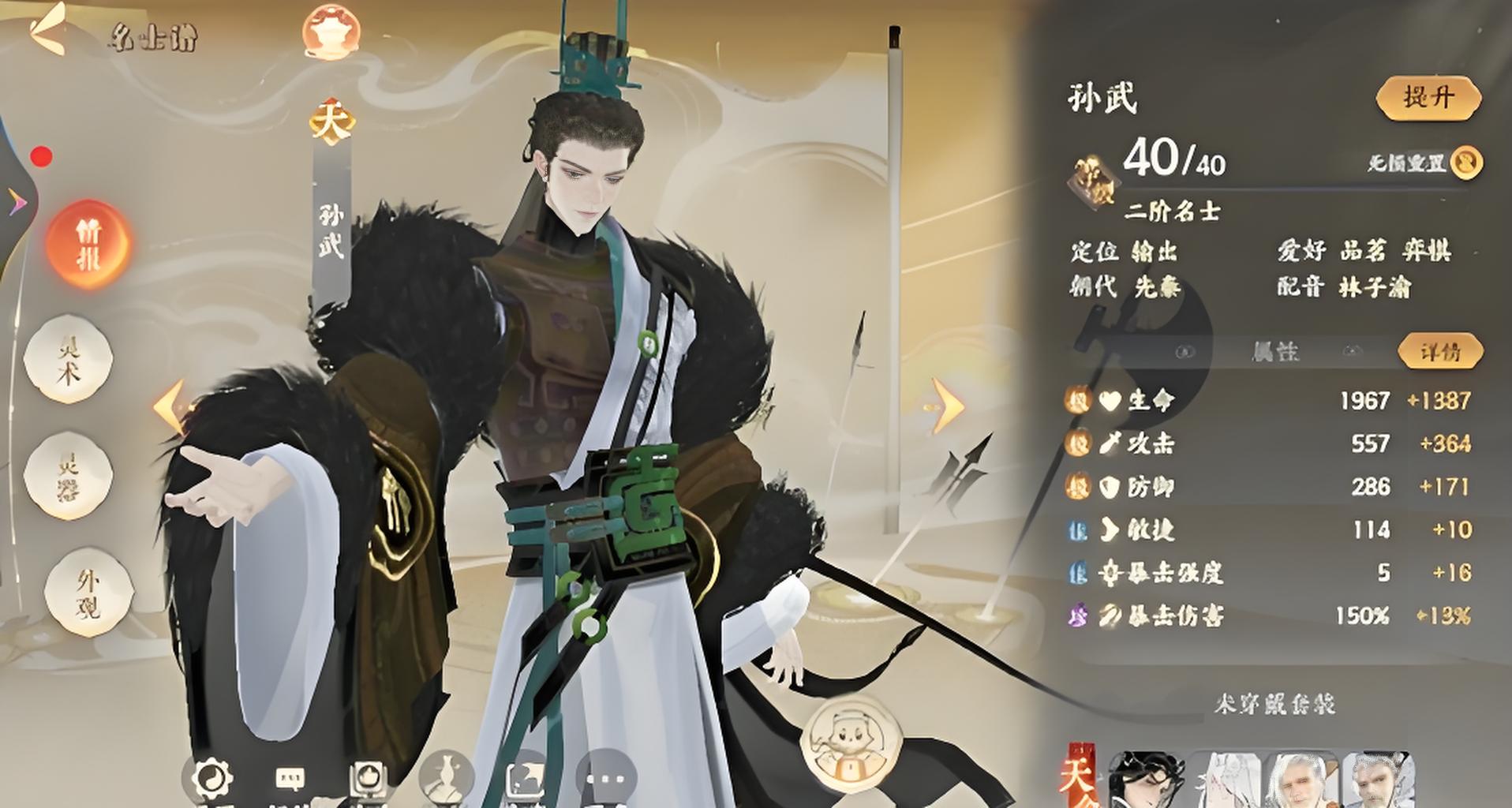
Task: Open the vase icon button
Action: [447, 778]
